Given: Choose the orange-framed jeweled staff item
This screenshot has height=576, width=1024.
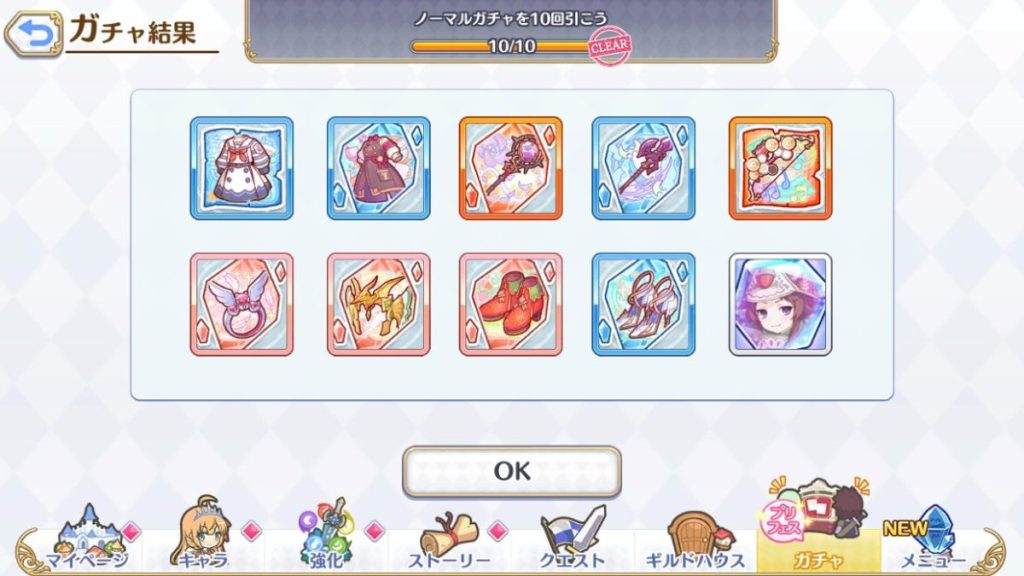Looking at the screenshot, I should click(510, 168).
